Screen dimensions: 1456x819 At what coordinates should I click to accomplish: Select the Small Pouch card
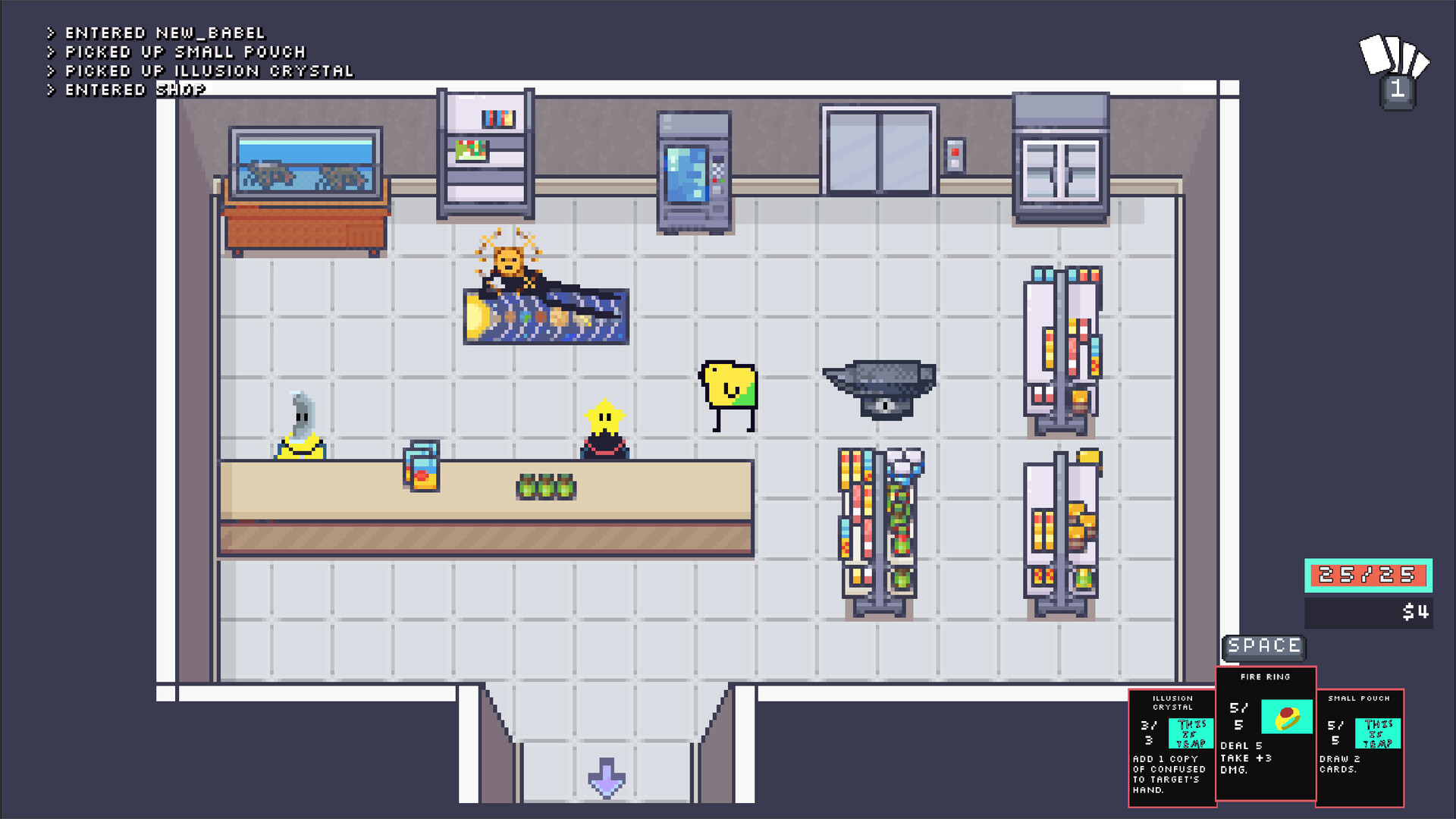click(x=1361, y=747)
